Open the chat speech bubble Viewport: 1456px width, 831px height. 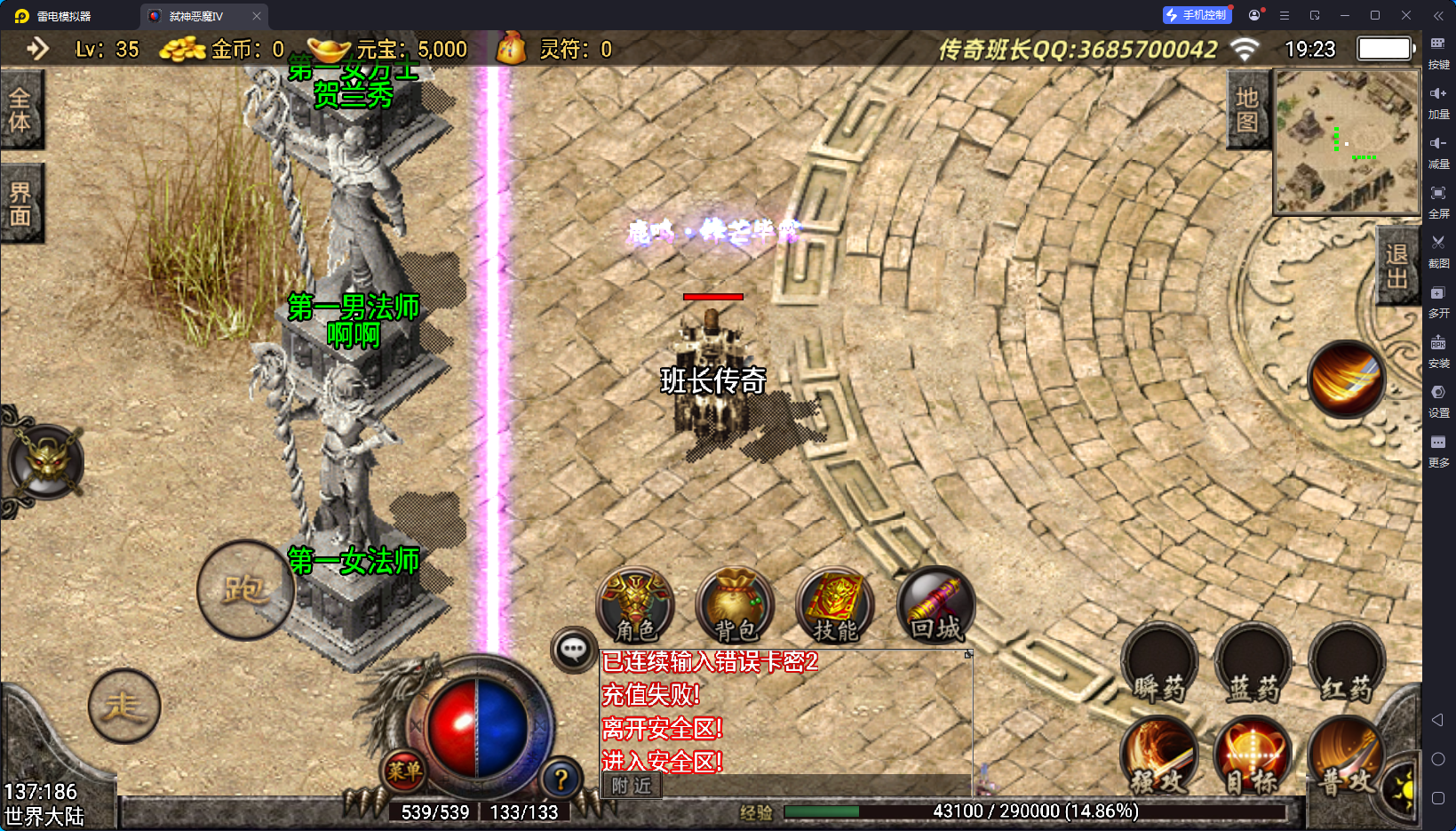pyautogui.click(x=573, y=650)
